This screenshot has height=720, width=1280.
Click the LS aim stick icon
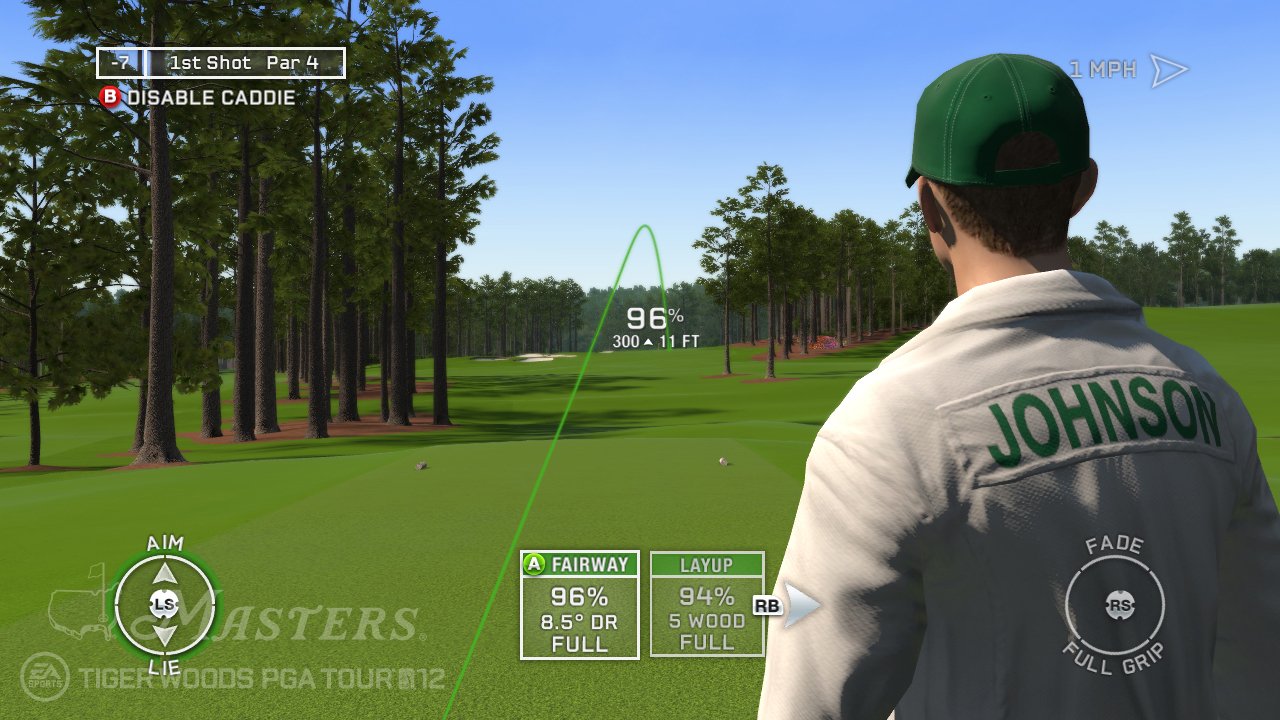coord(163,604)
